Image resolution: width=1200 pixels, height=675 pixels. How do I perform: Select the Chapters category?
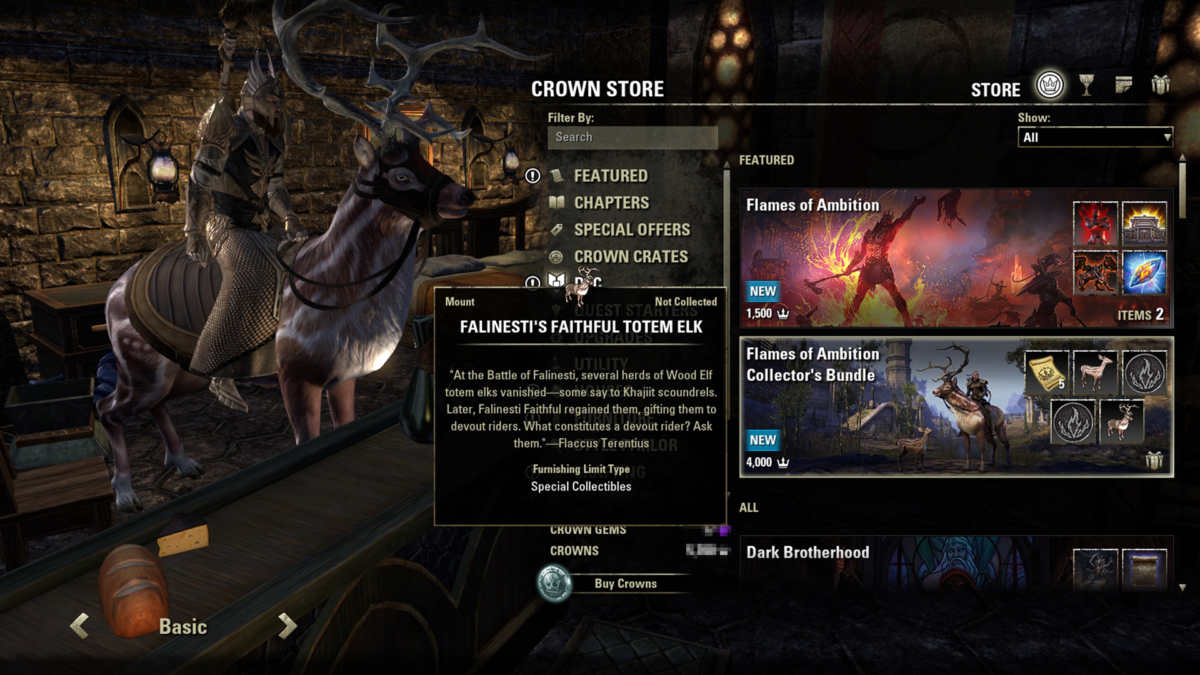[611, 203]
